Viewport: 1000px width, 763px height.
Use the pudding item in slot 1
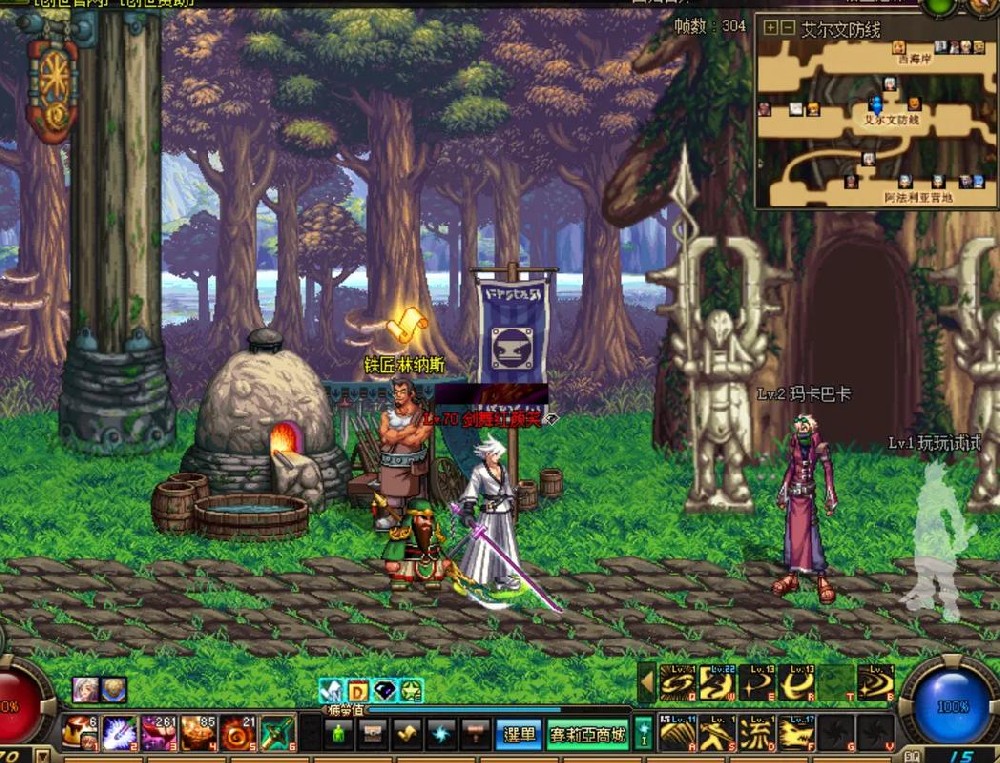pyautogui.click(x=82, y=733)
